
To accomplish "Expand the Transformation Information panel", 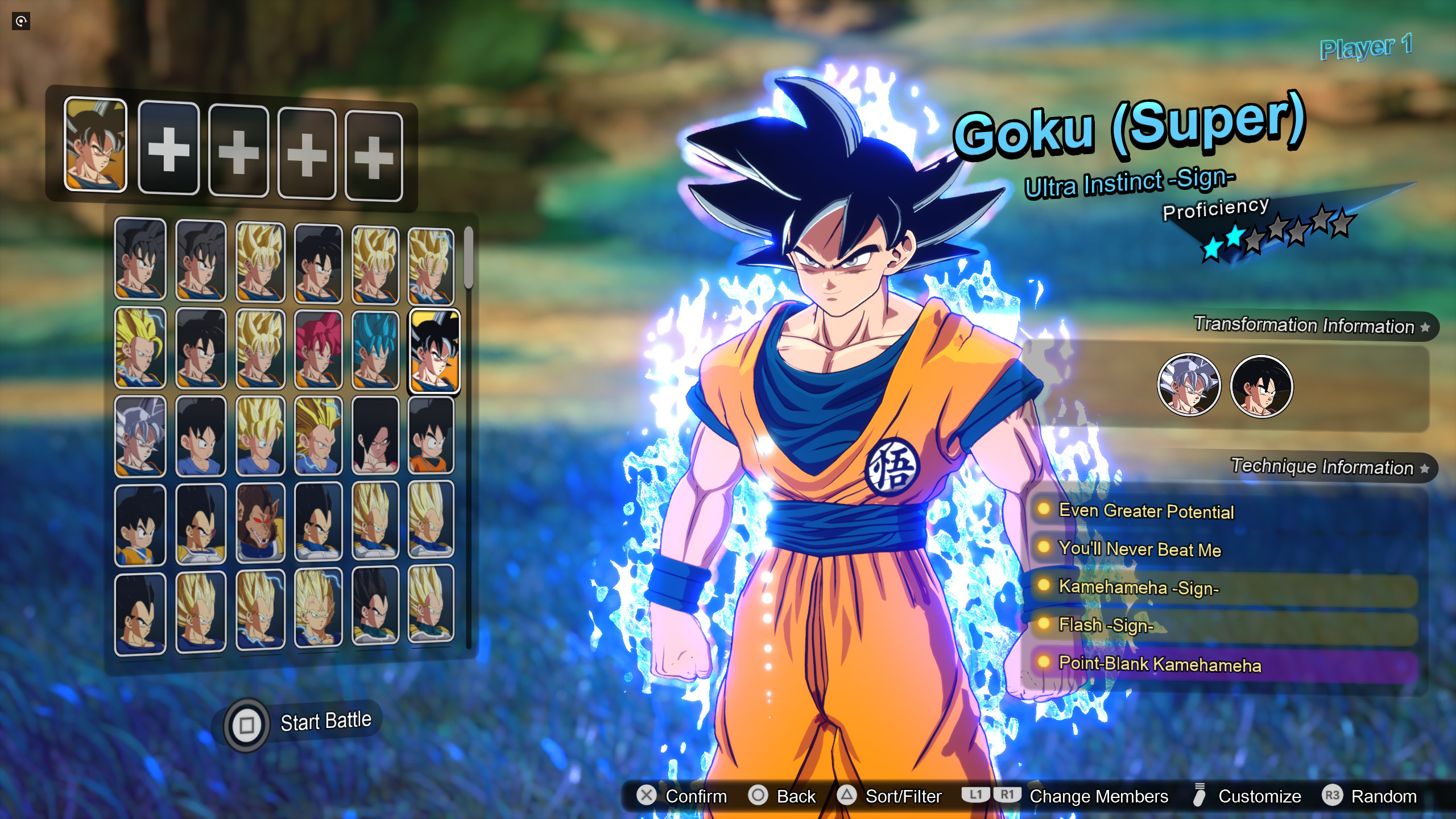I will (1305, 326).
